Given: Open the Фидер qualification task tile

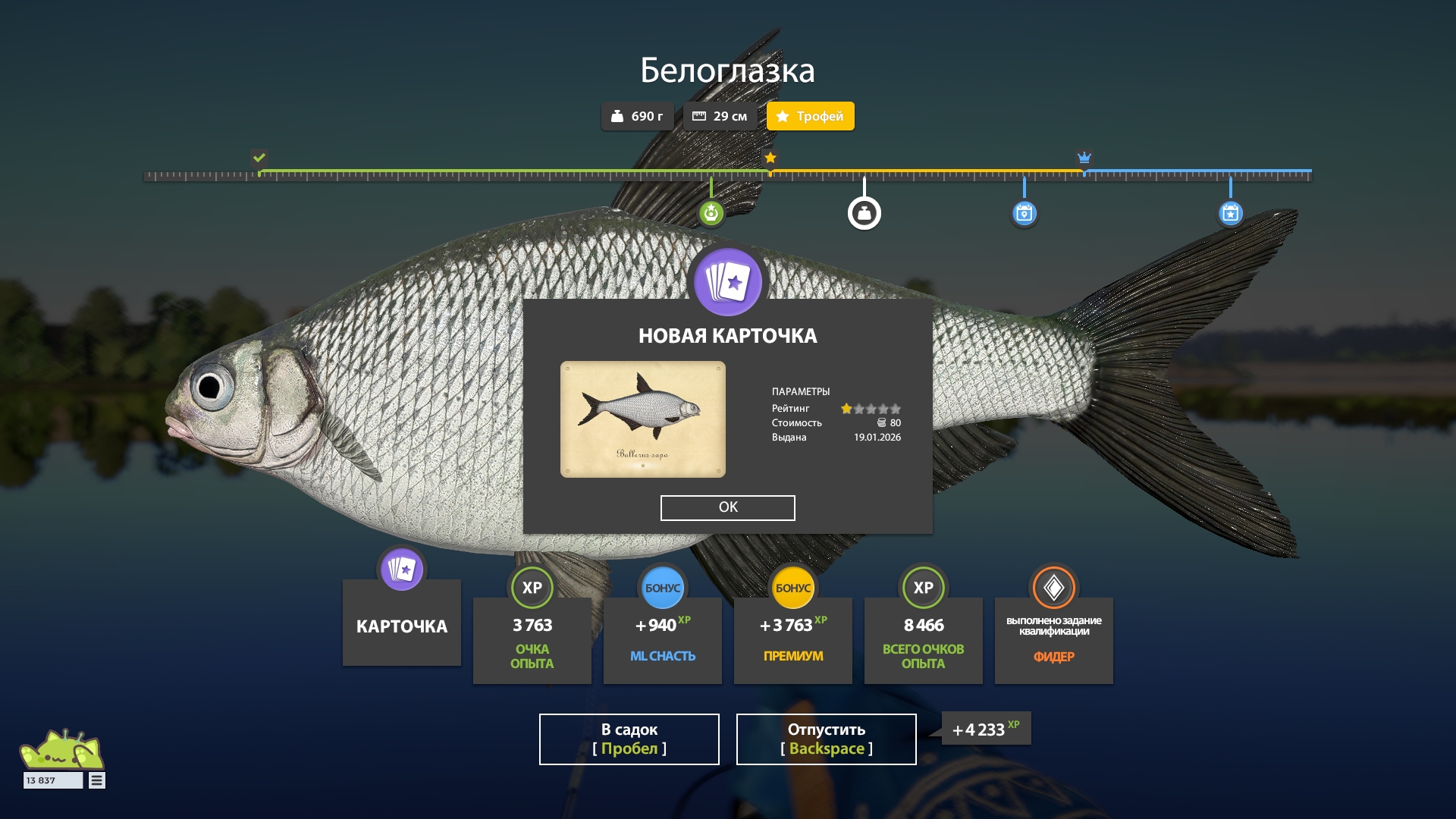Looking at the screenshot, I should [1053, 639].
